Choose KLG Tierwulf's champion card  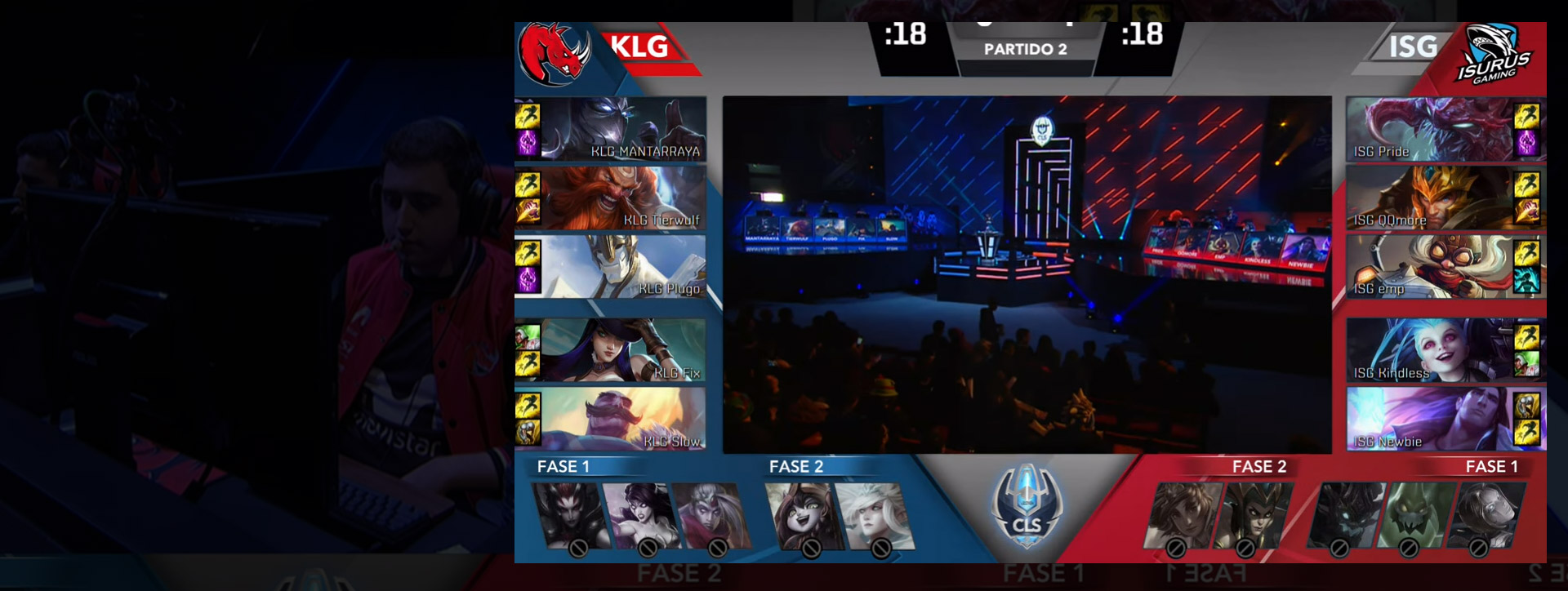point(624,198)
